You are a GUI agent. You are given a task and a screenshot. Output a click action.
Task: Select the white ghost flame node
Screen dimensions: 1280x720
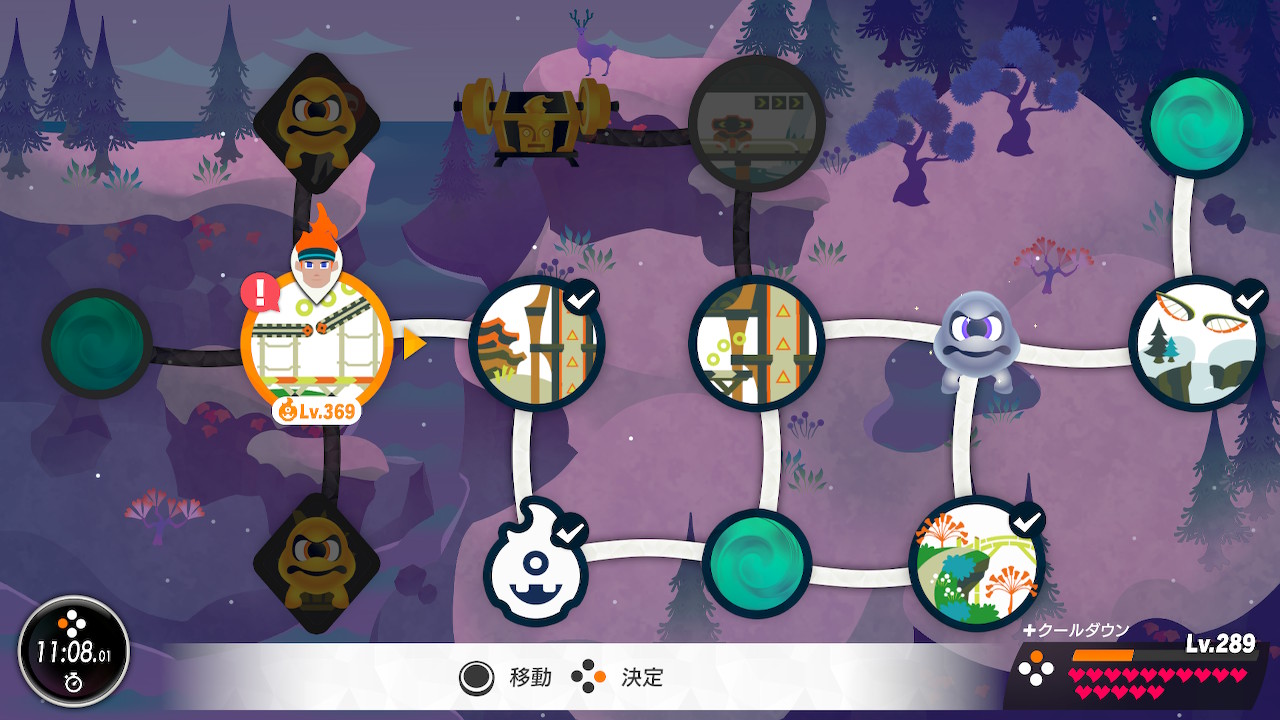coord(536,563)
